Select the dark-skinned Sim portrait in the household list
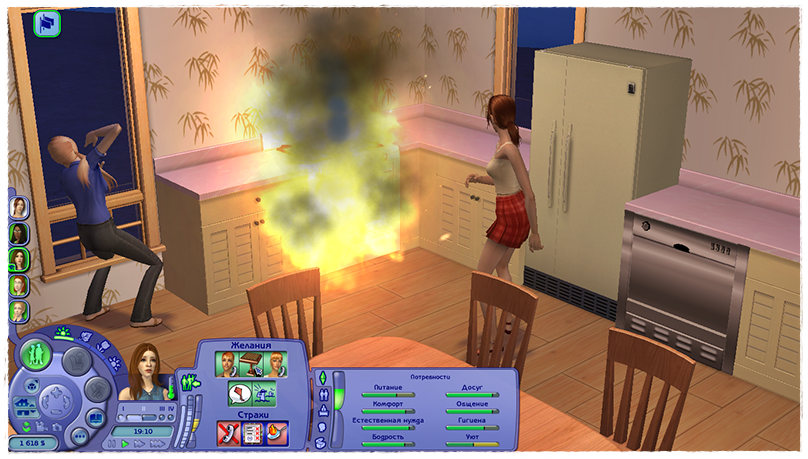The height and width of the screenshot is (459, 808). coord(19,233)
